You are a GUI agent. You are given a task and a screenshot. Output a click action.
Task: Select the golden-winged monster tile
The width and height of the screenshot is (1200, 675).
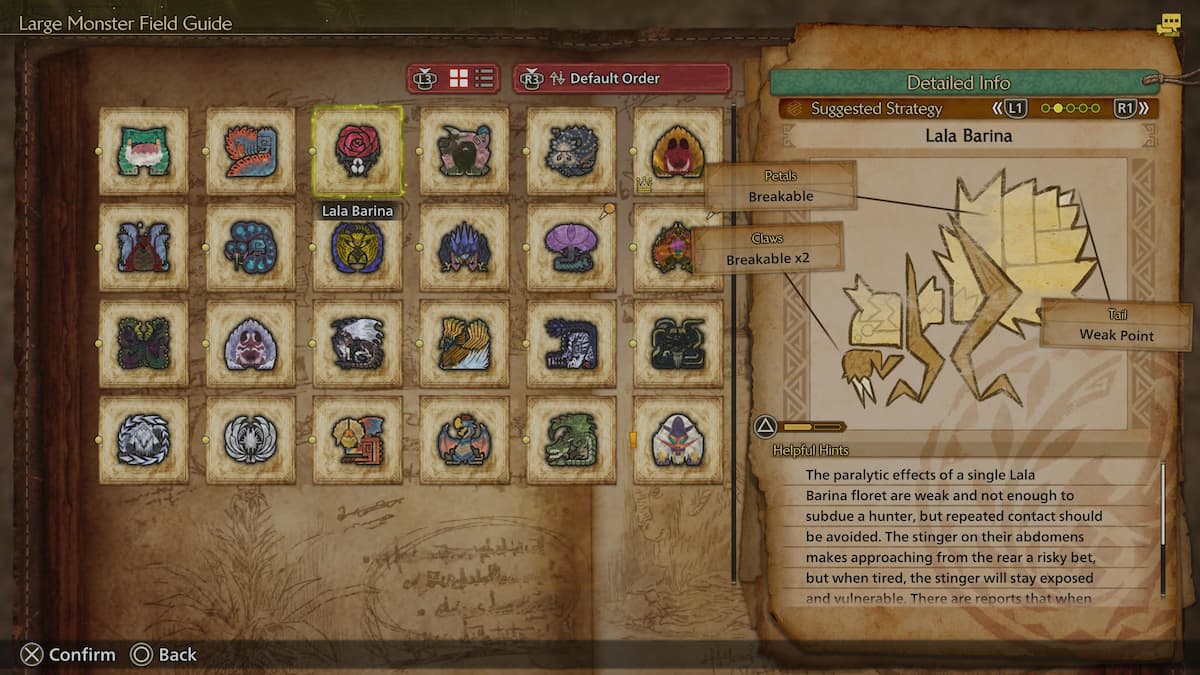pos(464,343)
